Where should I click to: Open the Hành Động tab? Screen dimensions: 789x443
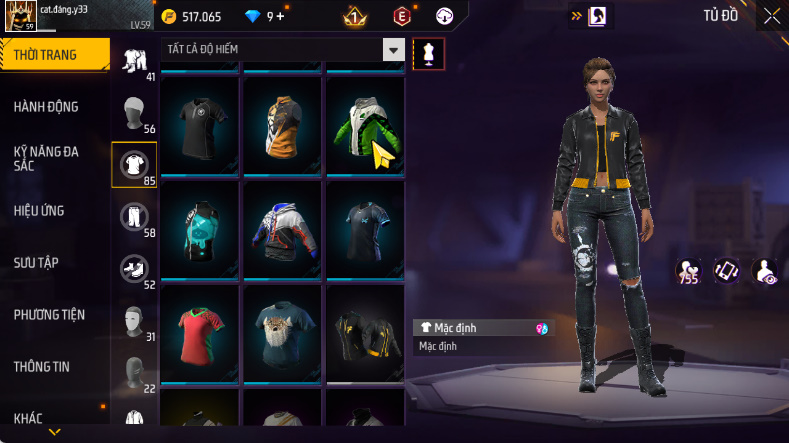46,107
